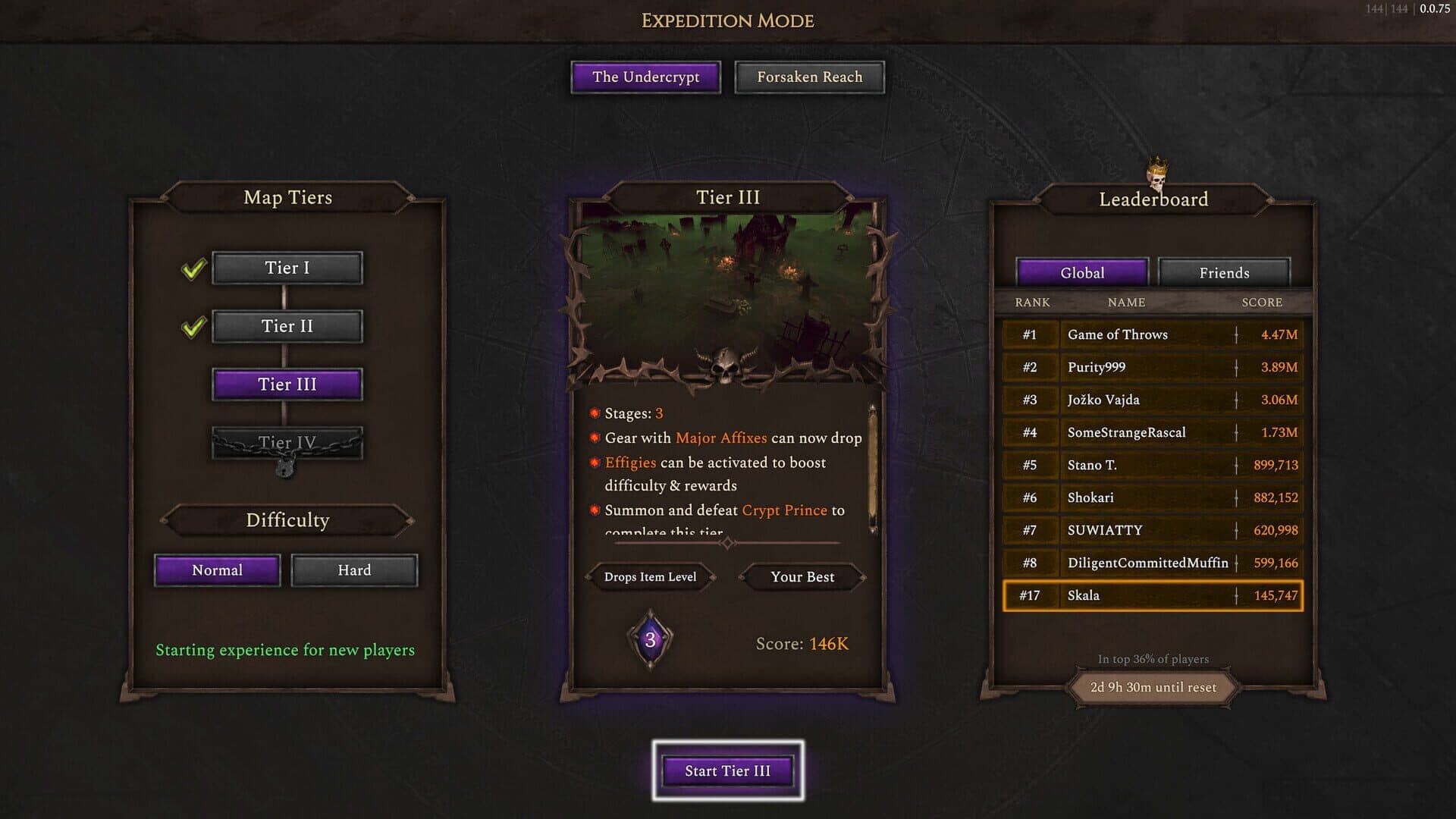This screenshot has height=819, width=1456.
Task: Expand the Drops Item Level section
Action: coord(649,577)
